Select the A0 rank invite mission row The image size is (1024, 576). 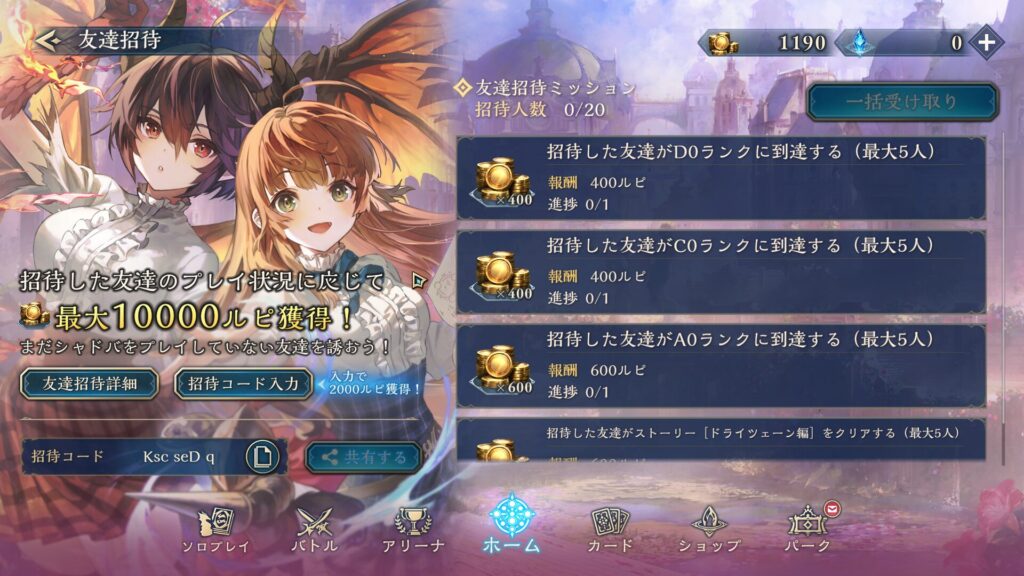pos(720,365)
